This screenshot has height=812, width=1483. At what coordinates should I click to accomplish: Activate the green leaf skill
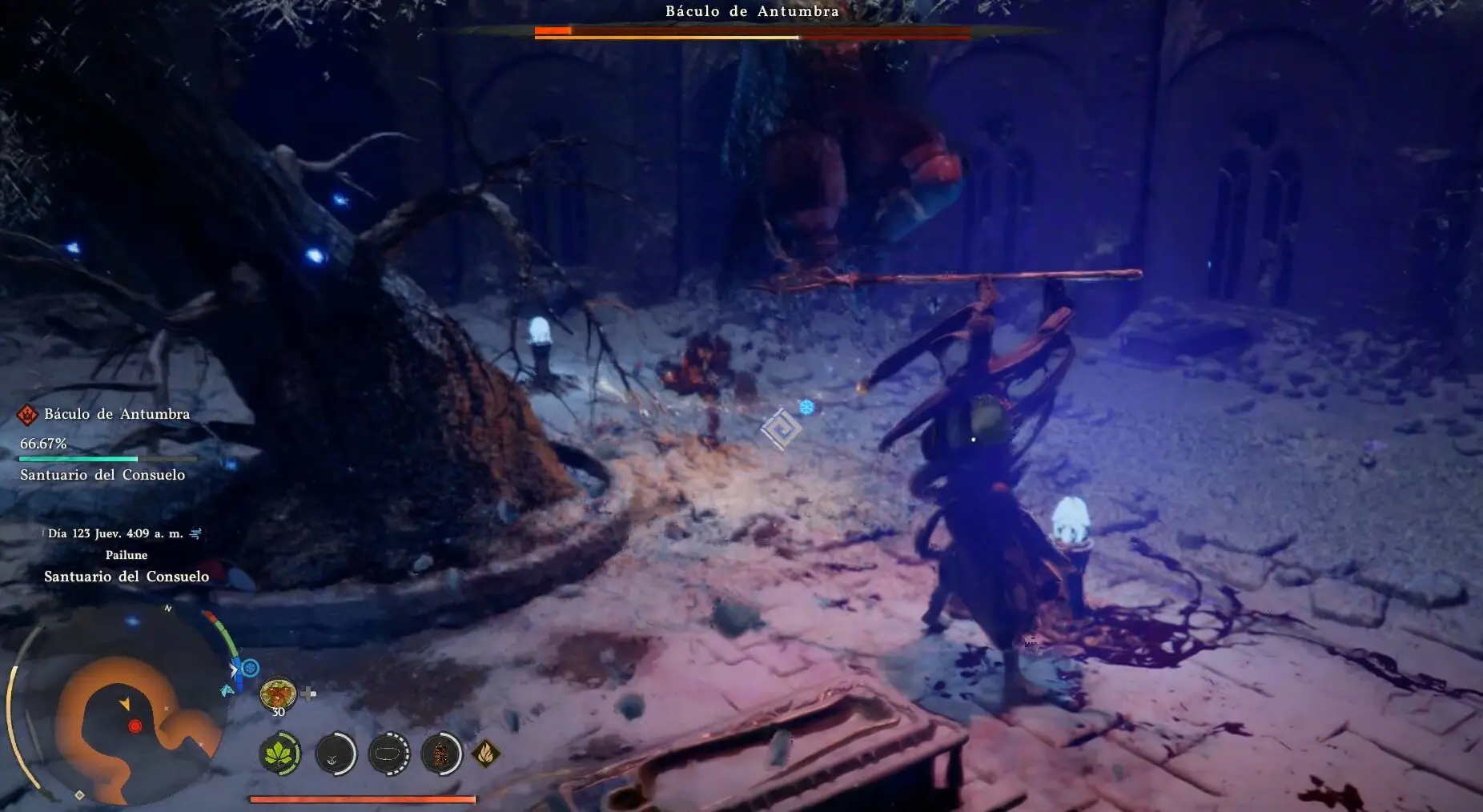279,754
